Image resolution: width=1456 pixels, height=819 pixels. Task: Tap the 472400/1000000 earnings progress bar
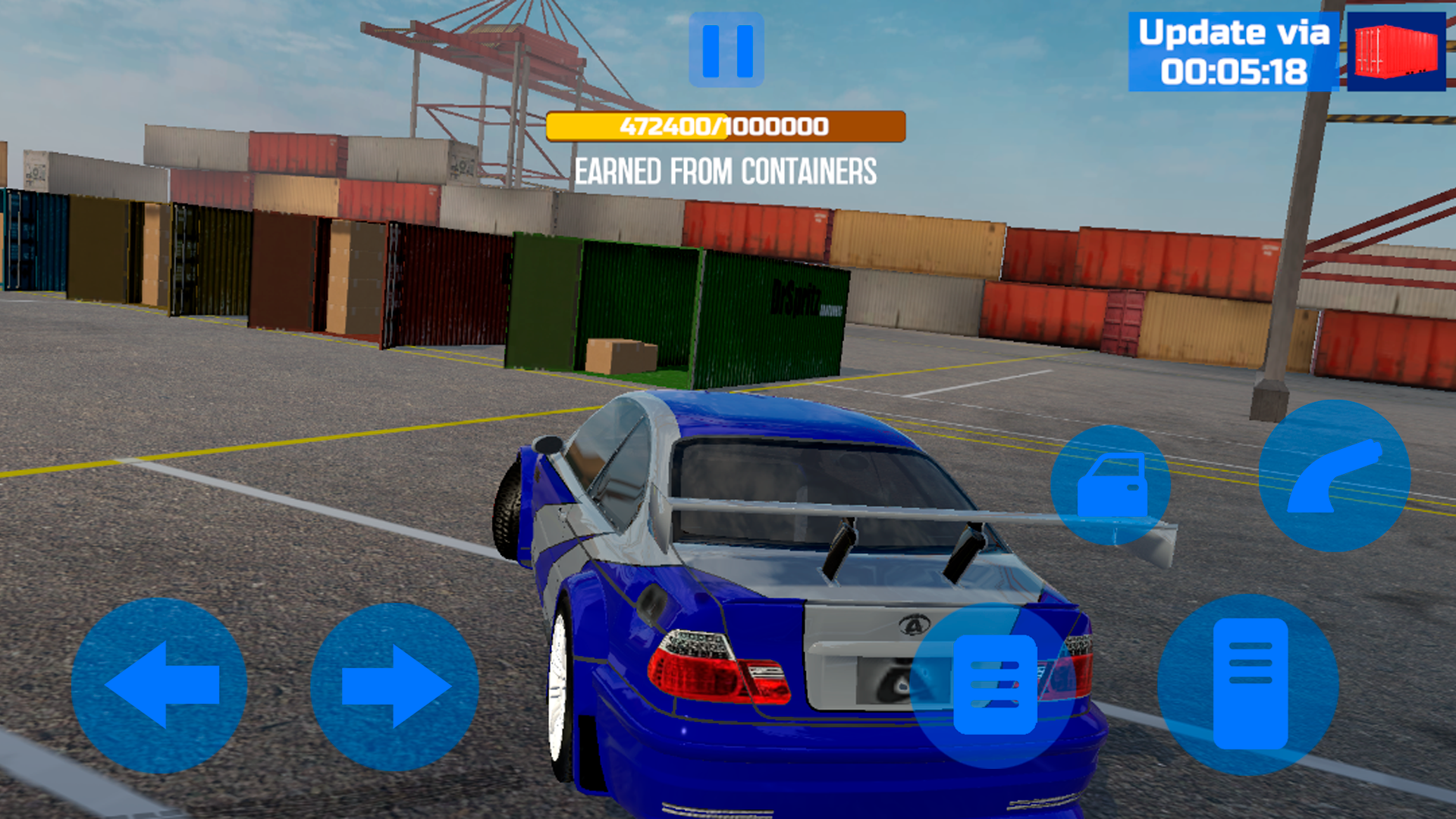click(726, 127)
